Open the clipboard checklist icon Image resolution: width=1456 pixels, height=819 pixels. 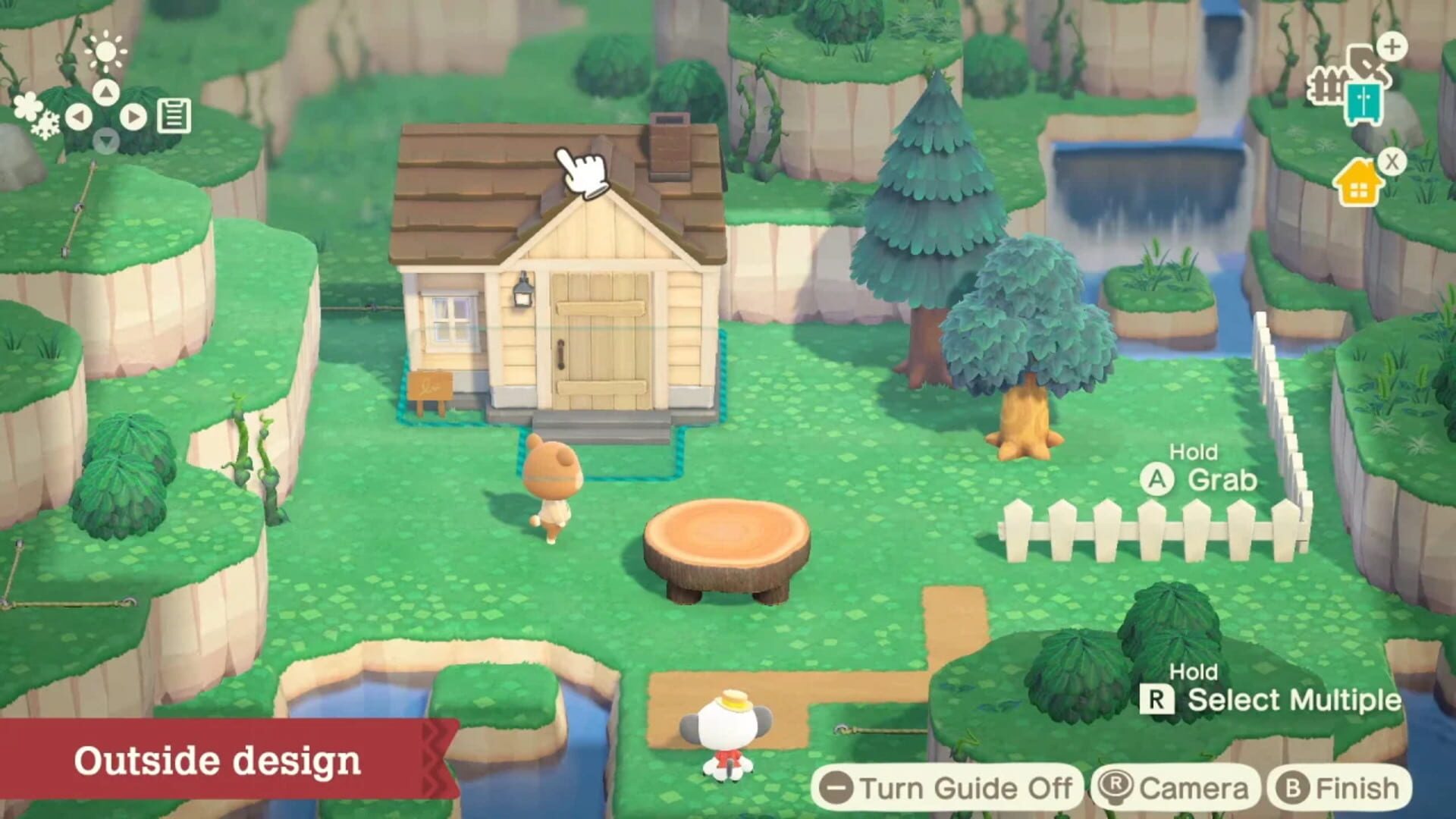[174, 116]
